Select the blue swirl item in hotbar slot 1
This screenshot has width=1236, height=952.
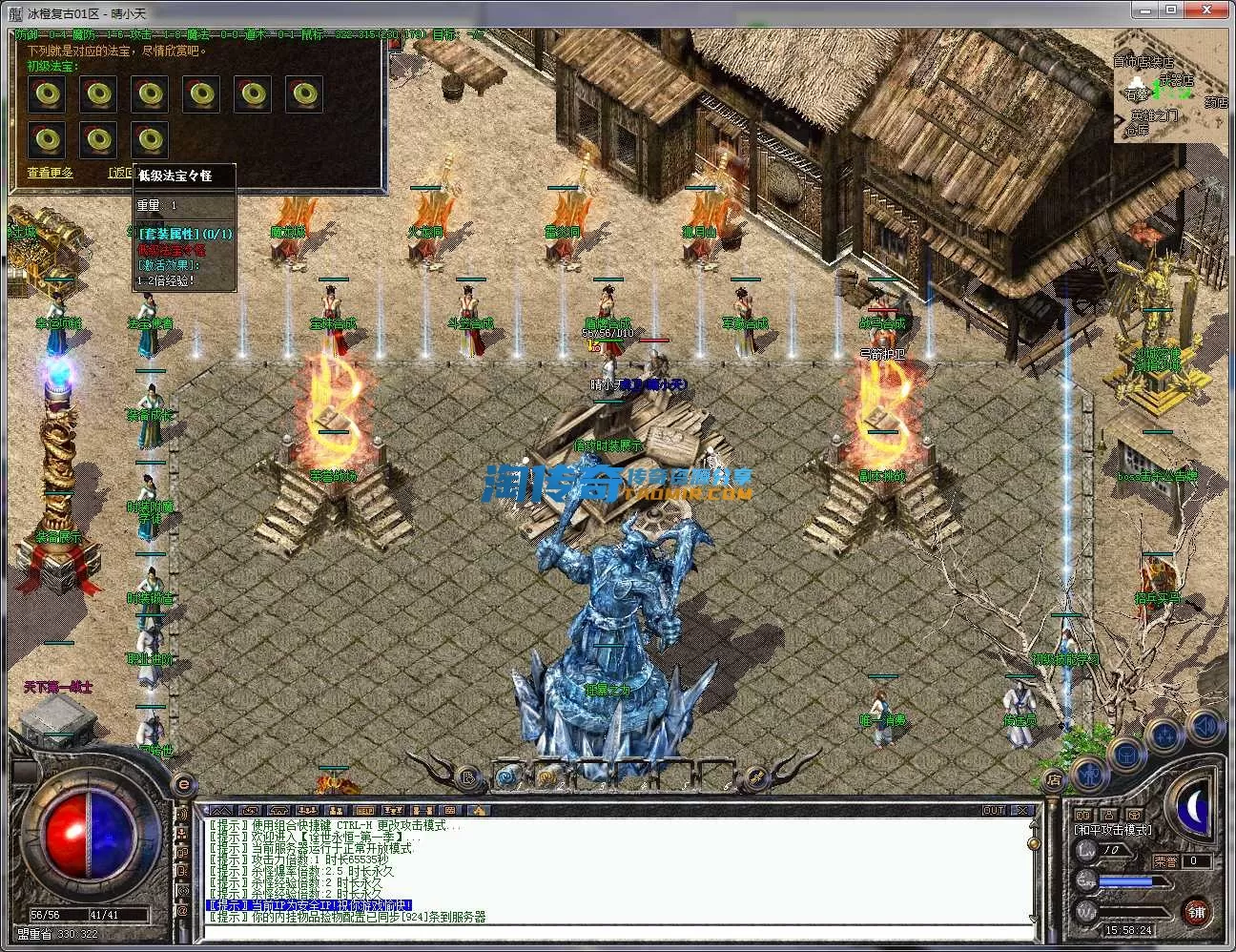tap(507, 776)
